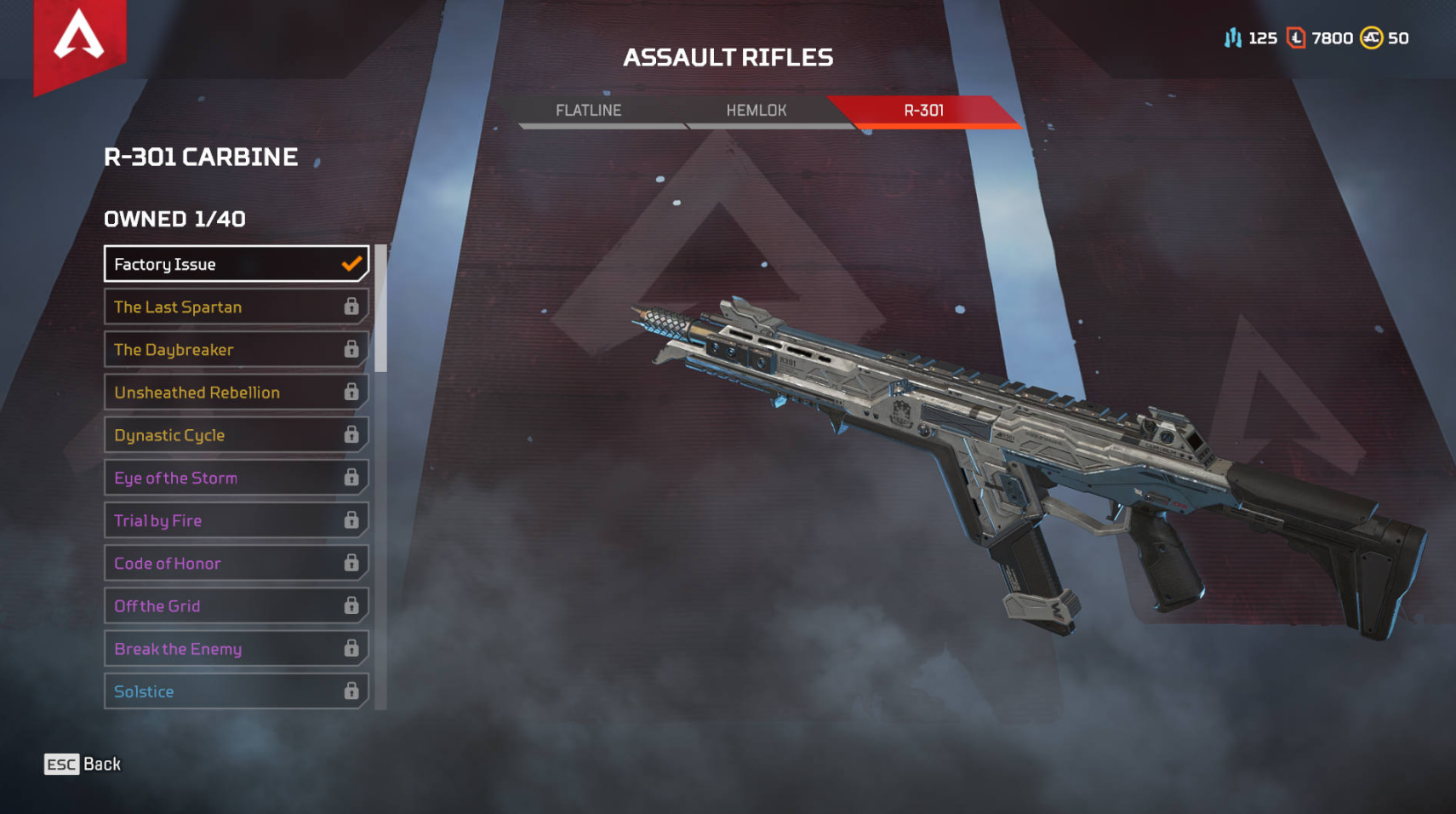
Task: Click the skin list scrollbar
Action: [381, 308]
